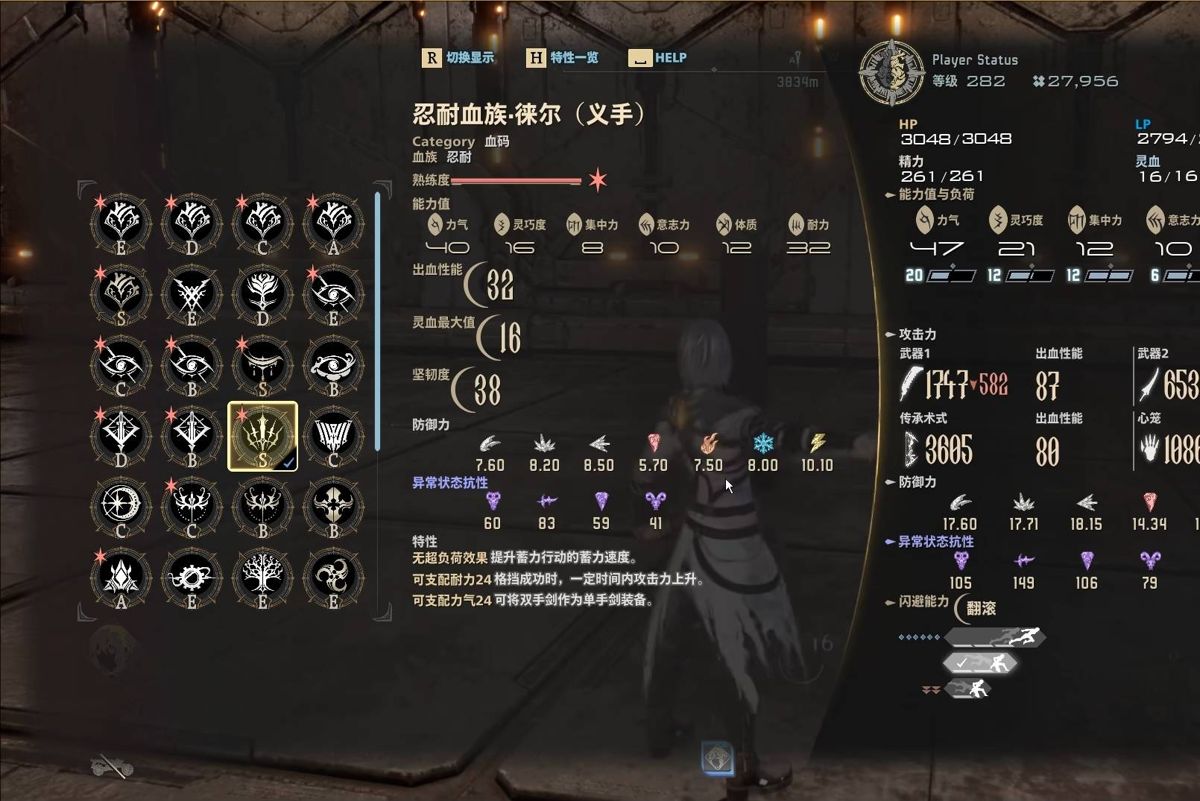Select the rose rank D blood code

tap(263, 294)
